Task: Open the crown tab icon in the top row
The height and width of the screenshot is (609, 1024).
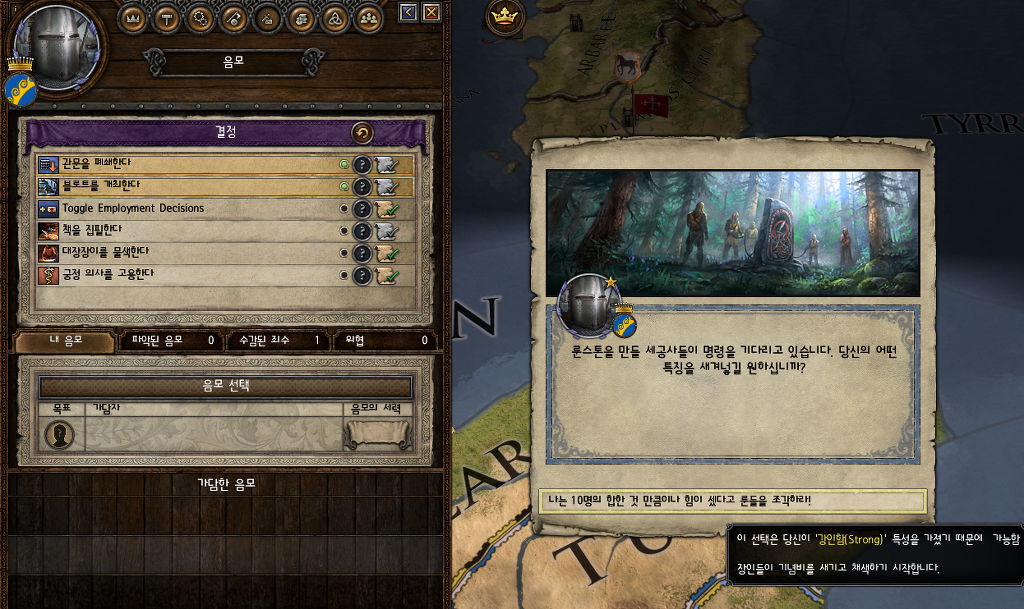Action: click(x=133, y=17)
